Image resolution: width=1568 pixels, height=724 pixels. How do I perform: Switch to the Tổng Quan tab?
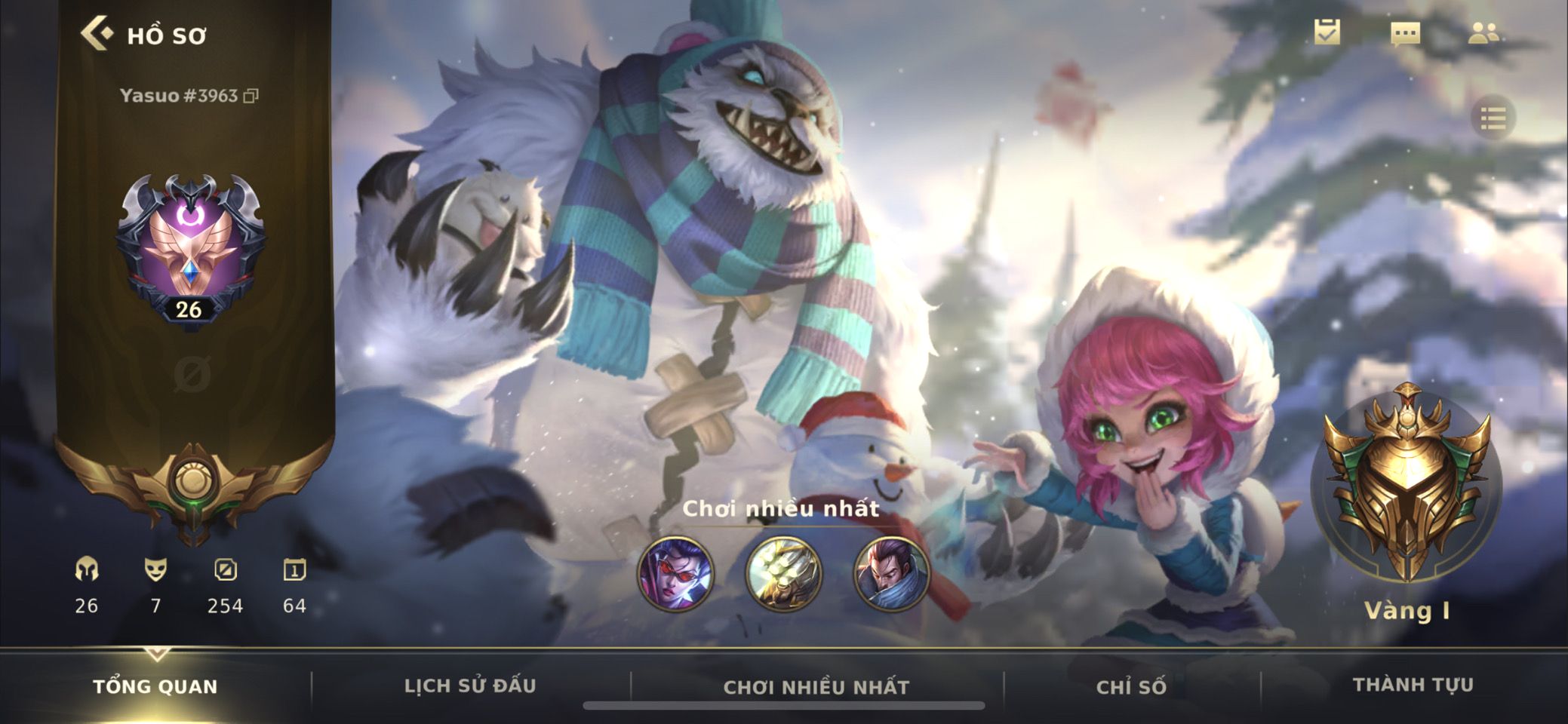pyautogui.click(x=155, y=686)
